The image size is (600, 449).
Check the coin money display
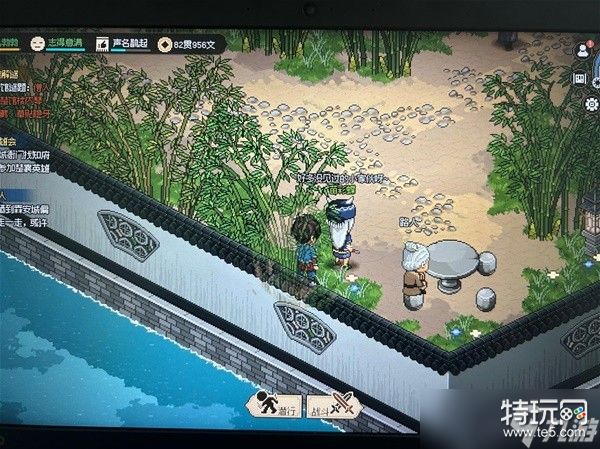[x=188, y=45]
